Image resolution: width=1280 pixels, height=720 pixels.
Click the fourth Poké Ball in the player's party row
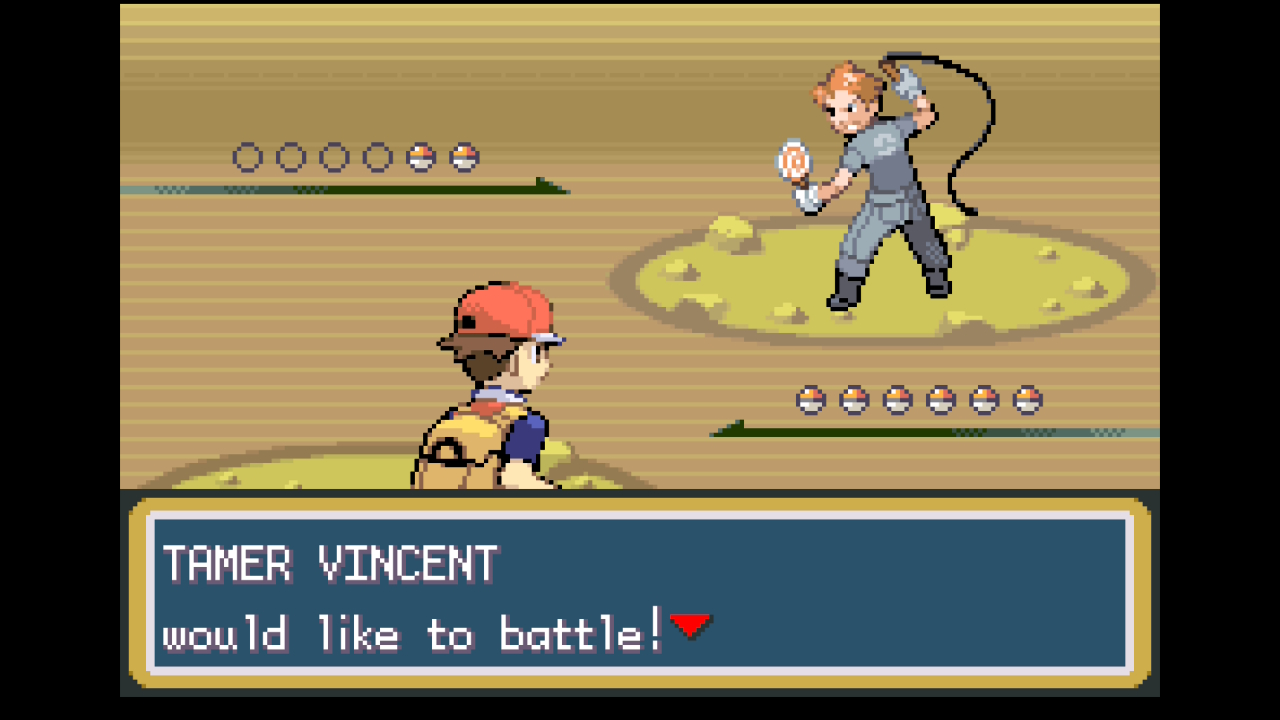tap(941, 399)
